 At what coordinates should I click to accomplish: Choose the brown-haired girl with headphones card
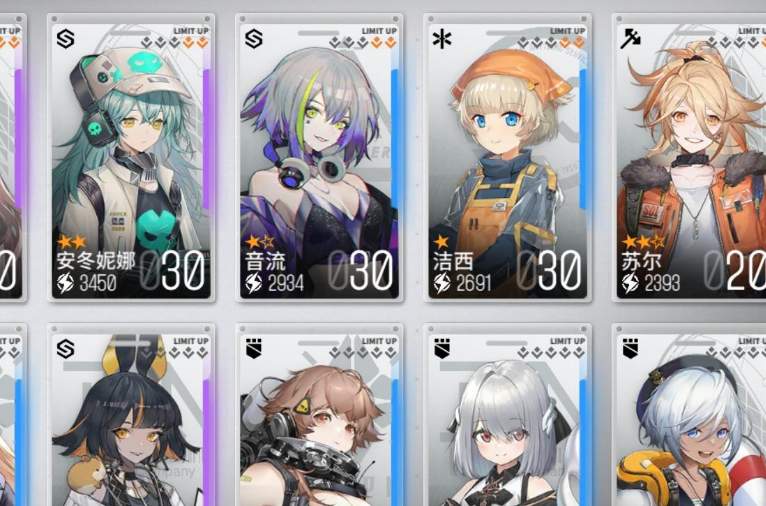click(x=319, y=420)
